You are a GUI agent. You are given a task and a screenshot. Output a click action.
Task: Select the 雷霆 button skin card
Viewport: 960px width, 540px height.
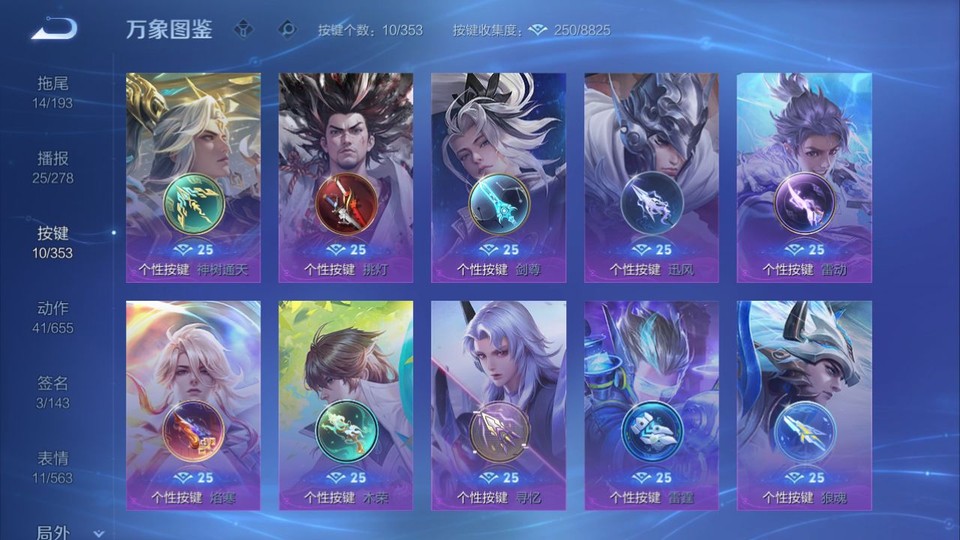(651, 405)
